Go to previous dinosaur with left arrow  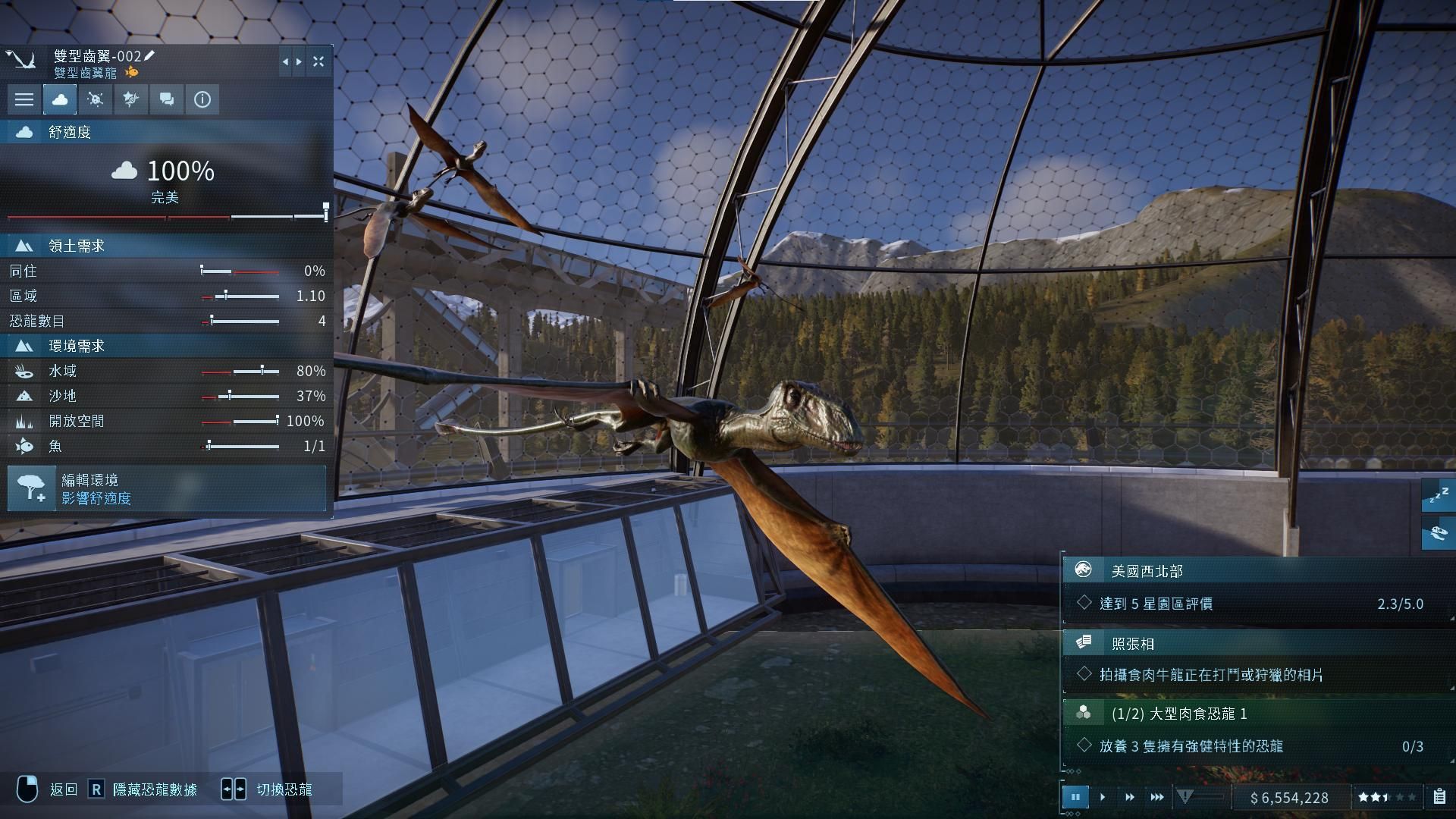285,62
